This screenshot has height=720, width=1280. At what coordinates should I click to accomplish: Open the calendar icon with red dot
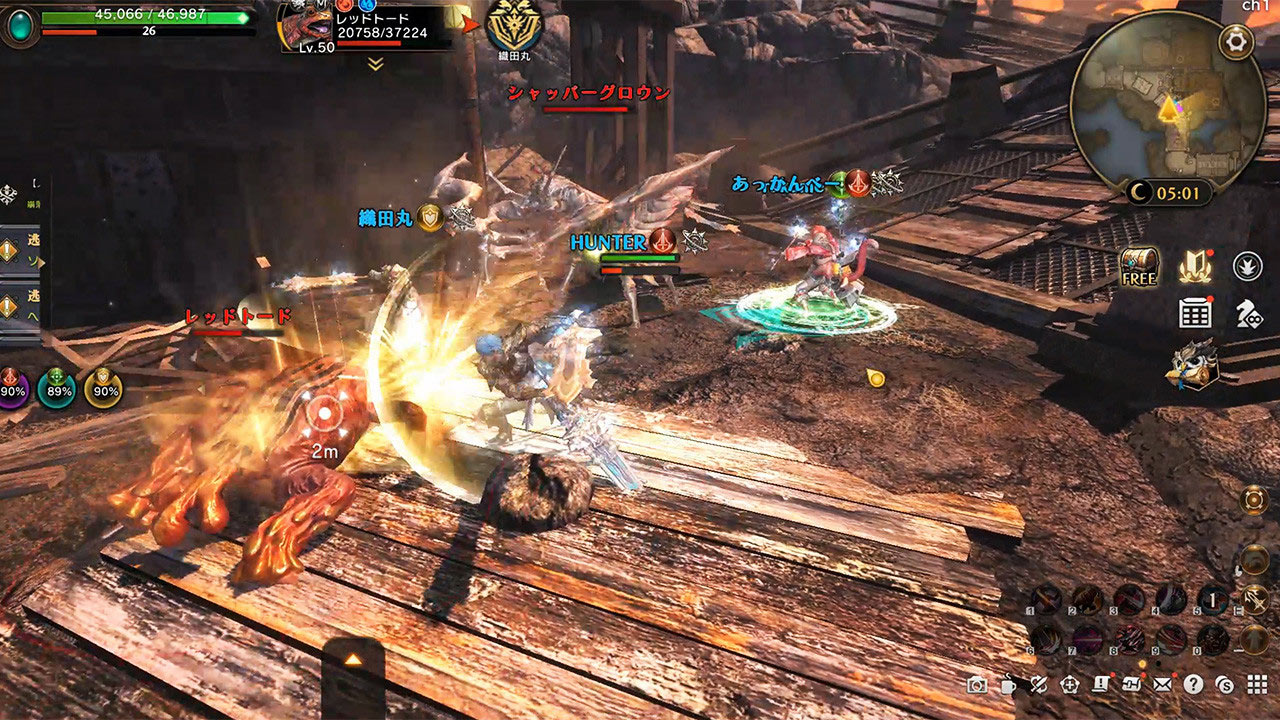point(1195,313)
